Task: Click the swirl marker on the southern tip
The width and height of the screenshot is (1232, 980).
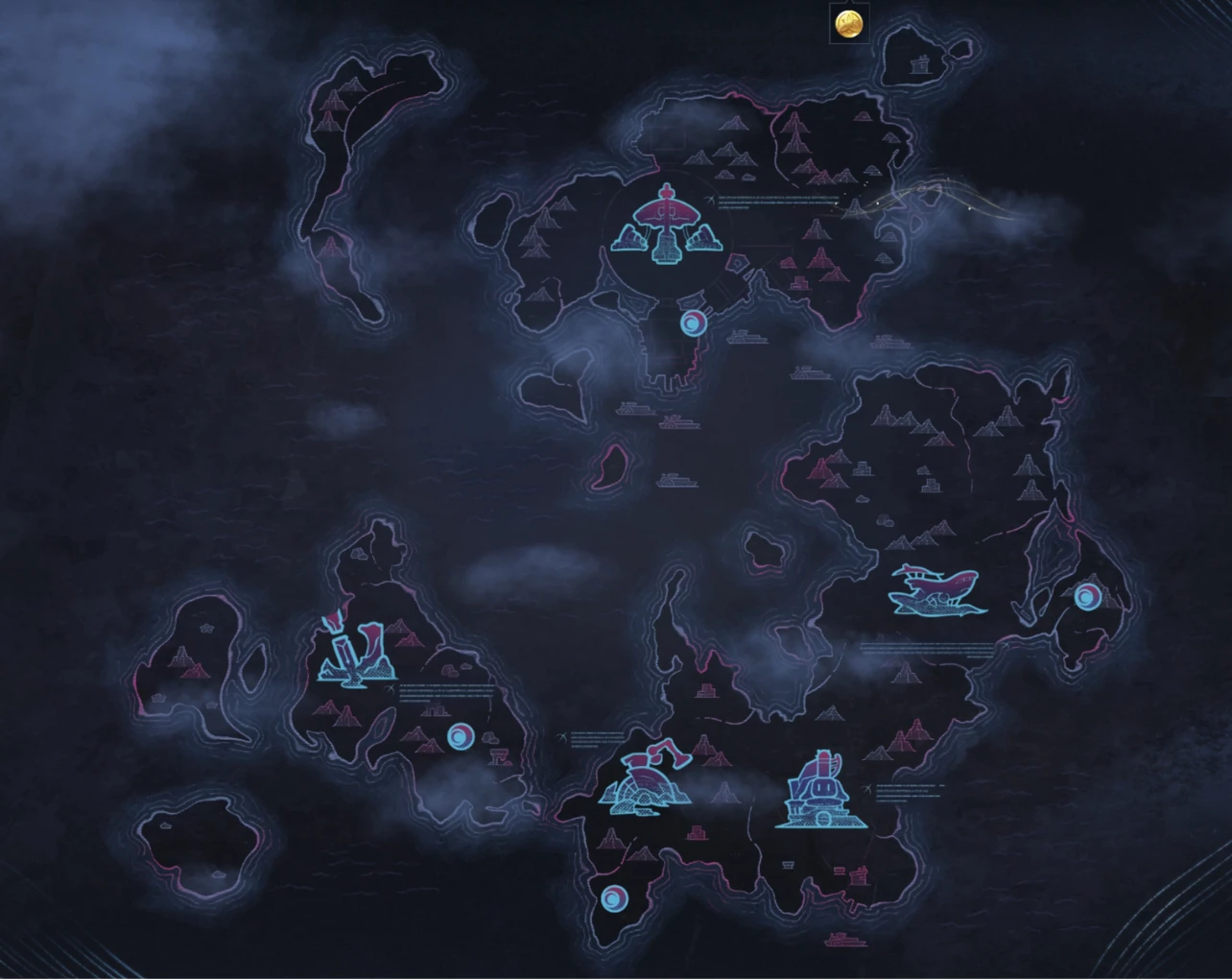Action: click(x=613, y=899)
